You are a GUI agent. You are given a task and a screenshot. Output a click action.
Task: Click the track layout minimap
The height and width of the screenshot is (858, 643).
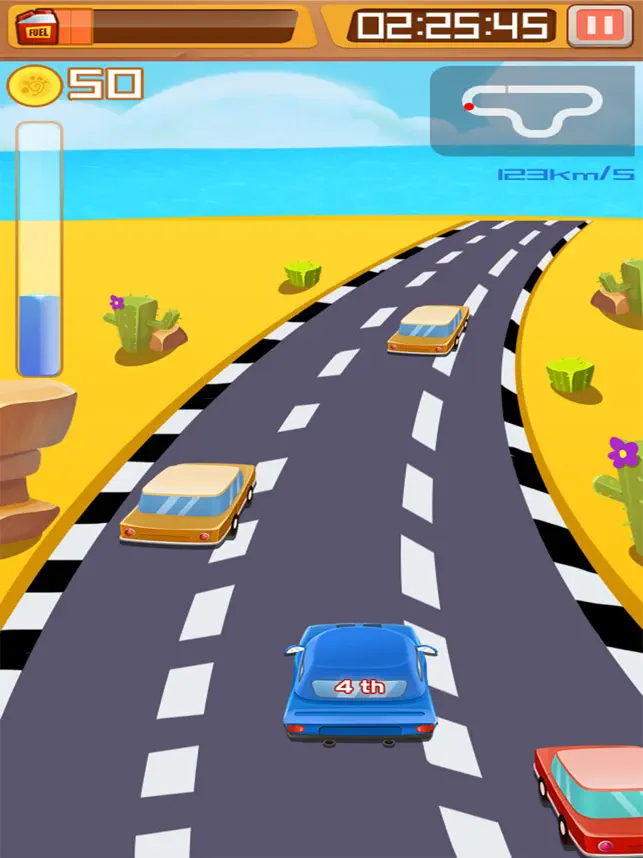coord(533,110)
